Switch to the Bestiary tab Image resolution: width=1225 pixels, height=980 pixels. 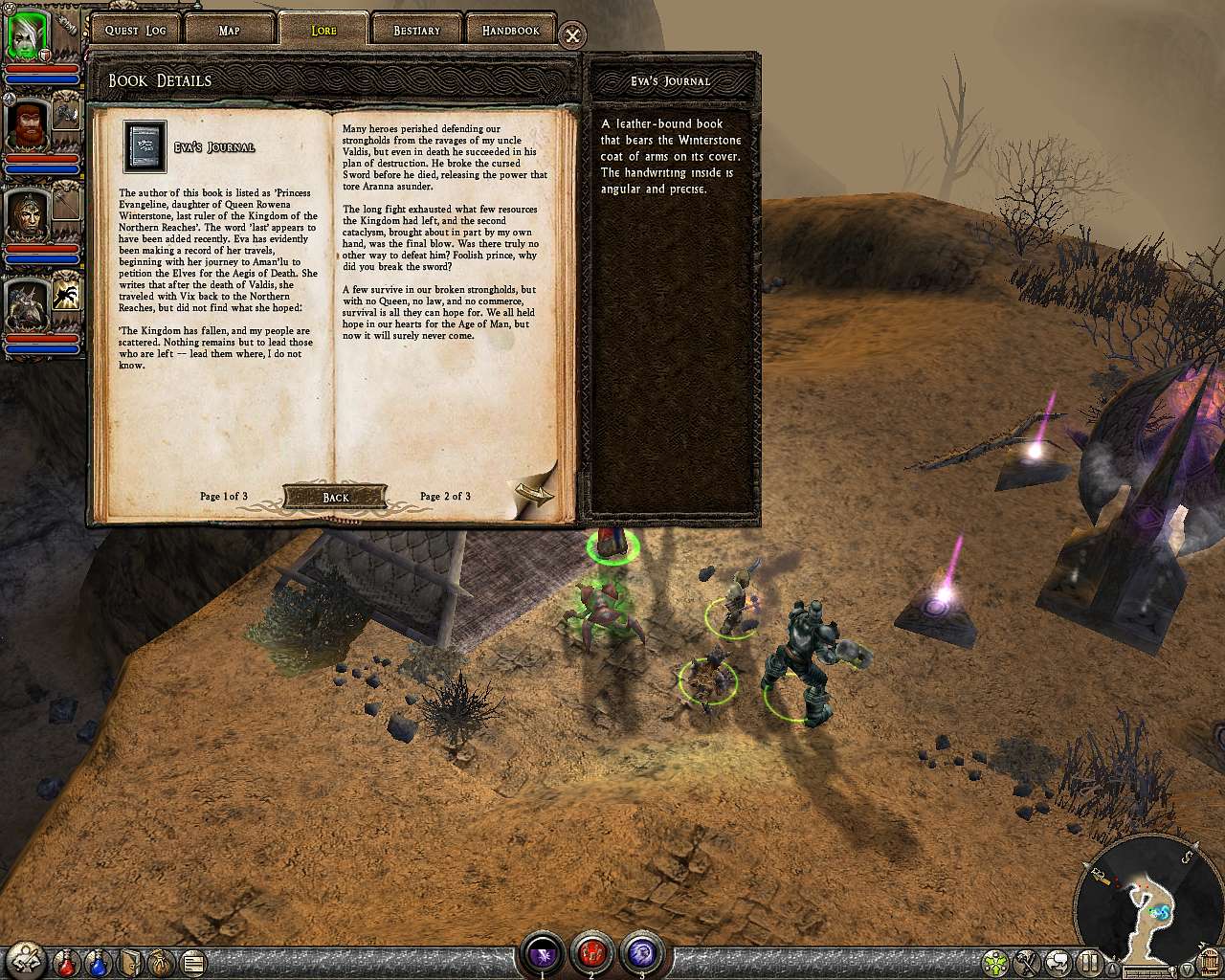416,31
